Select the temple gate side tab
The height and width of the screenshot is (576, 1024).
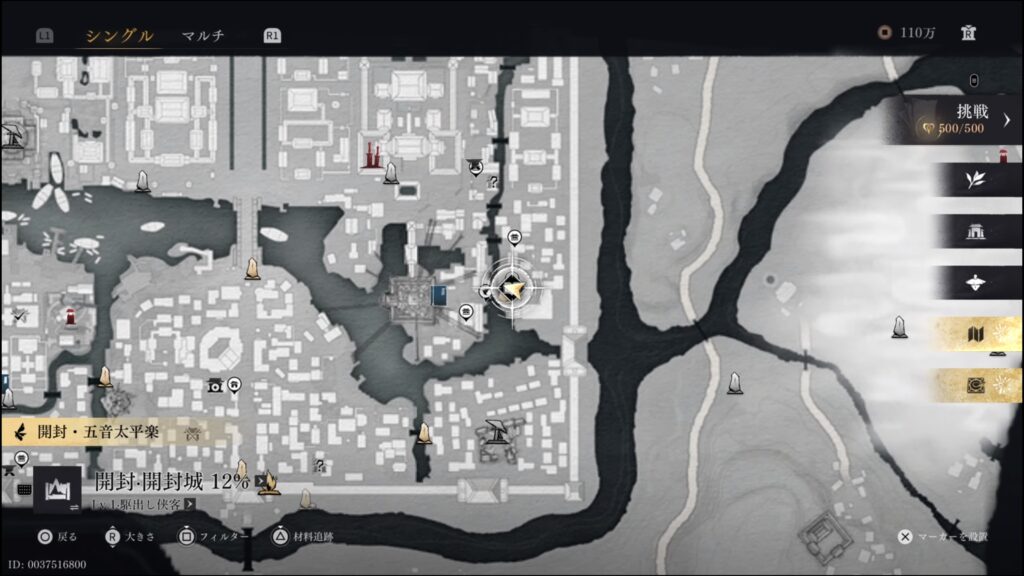tap(975, 232)
